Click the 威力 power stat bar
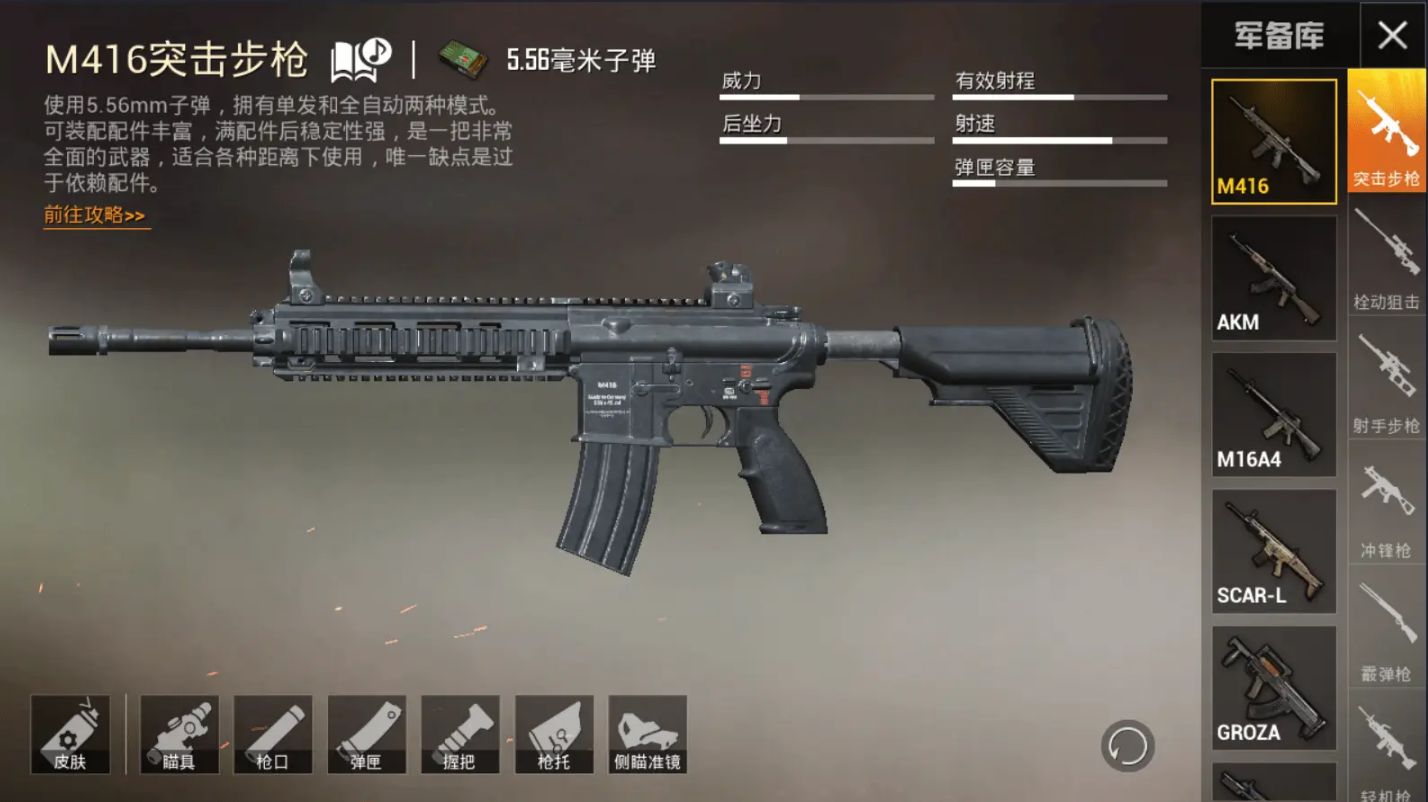Viewport: 1428px width, 802px height. tap(827, 95)
